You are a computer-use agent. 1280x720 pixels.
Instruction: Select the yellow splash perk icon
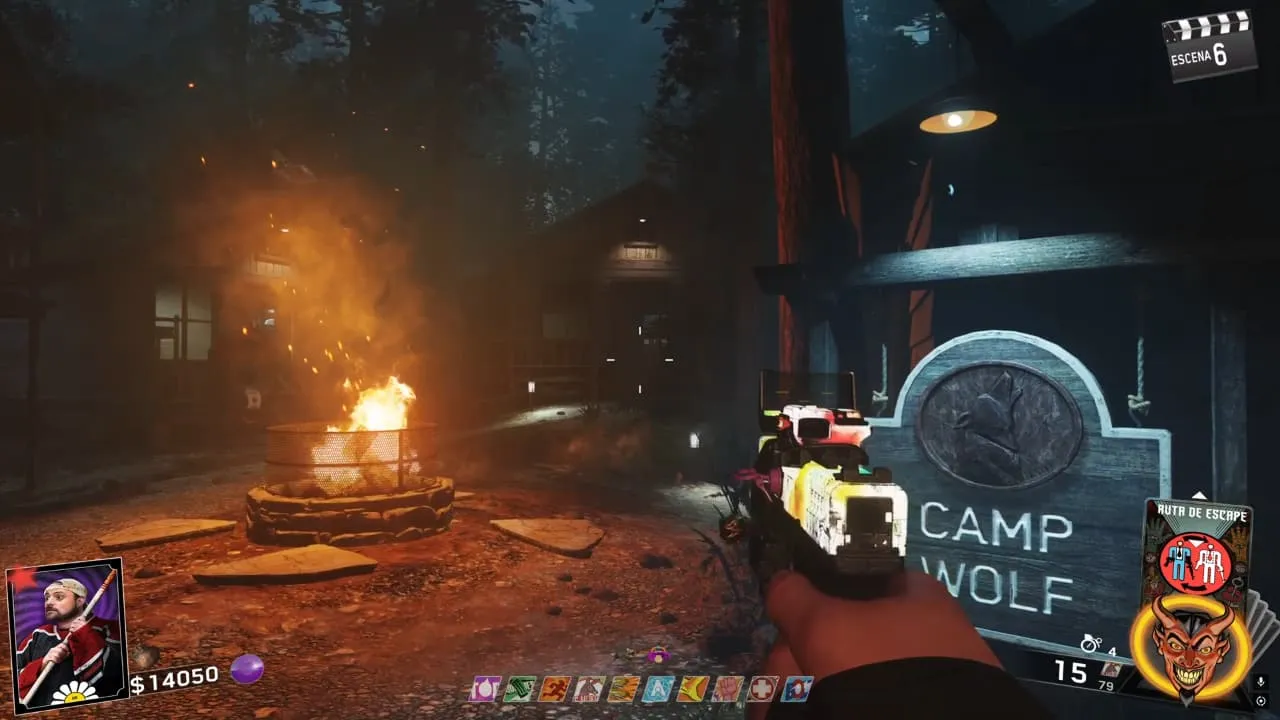pos(692,689)
